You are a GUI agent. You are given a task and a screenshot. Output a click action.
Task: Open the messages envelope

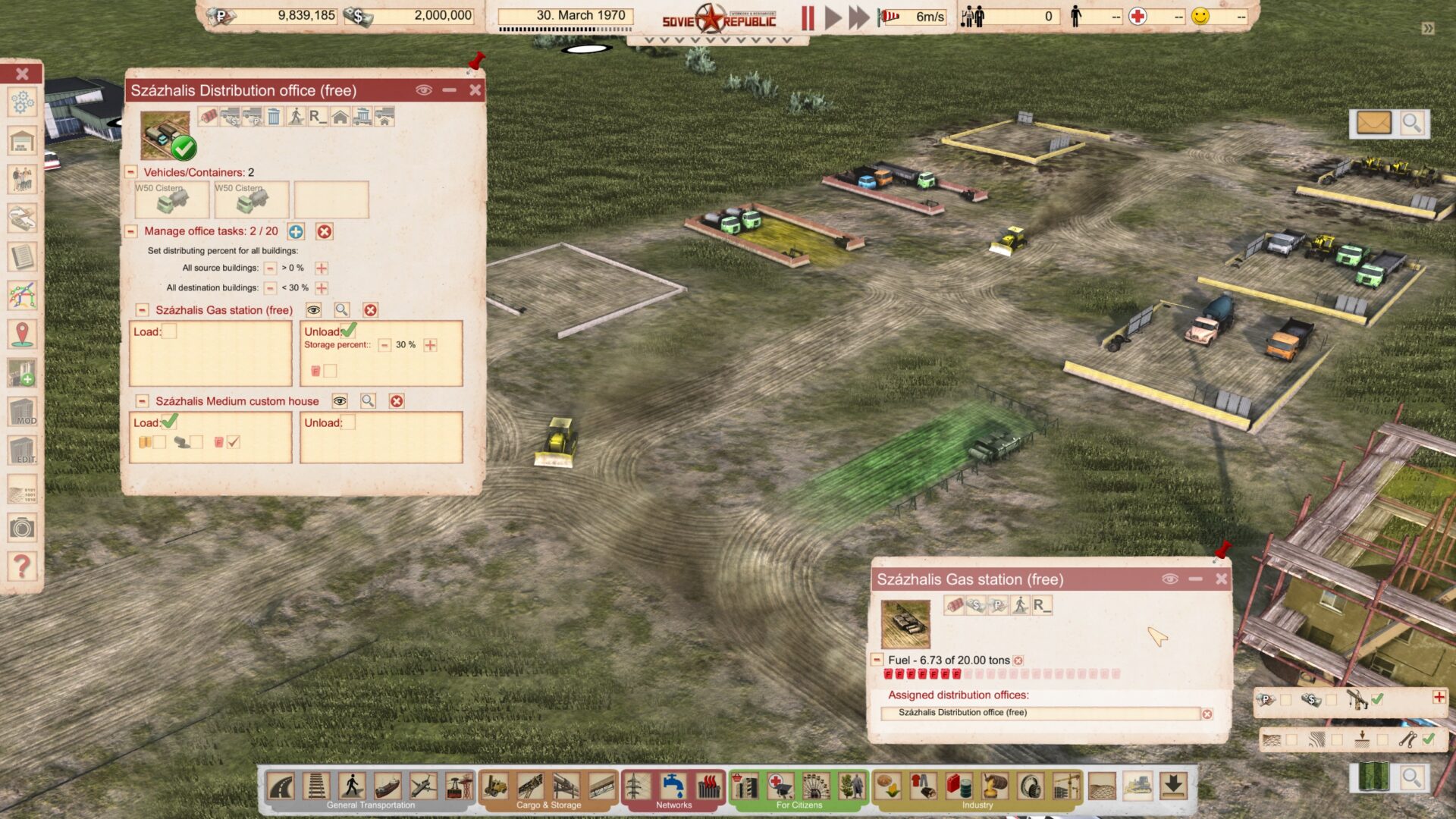[x=1373, y=123]
